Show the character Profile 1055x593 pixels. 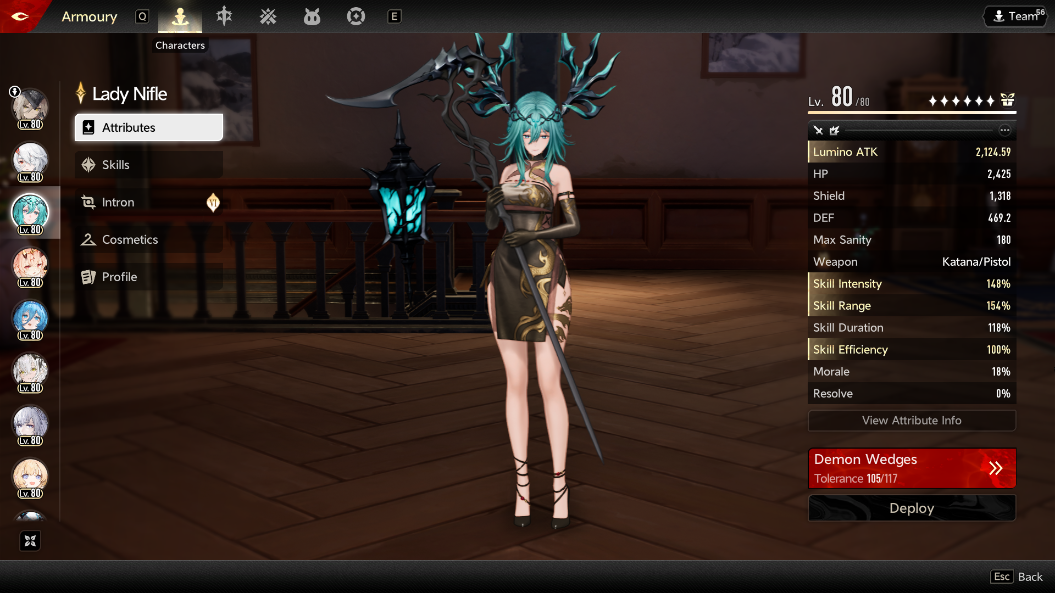coord(148,277)
